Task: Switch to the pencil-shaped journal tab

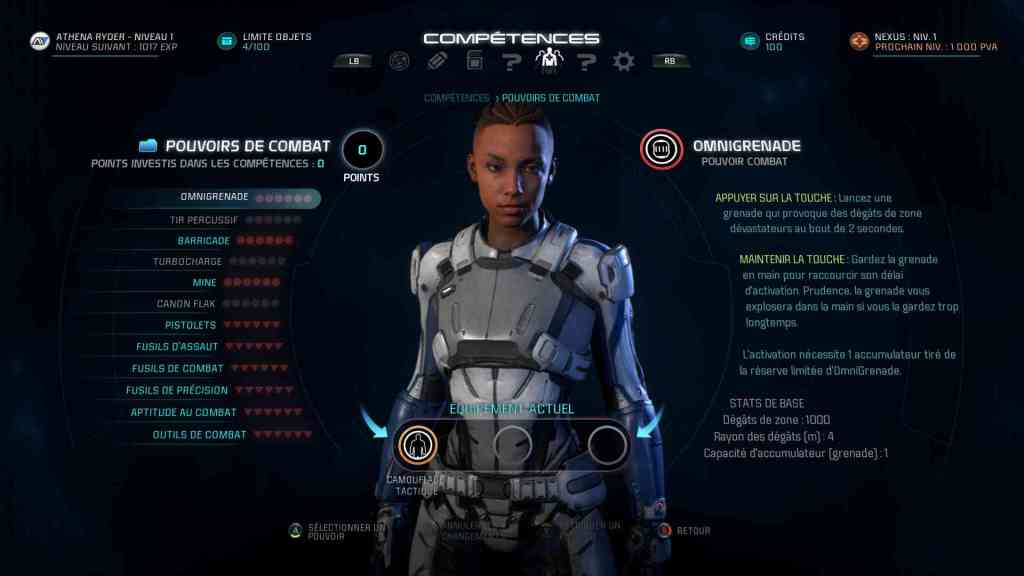Action: (x=437, y=61)
